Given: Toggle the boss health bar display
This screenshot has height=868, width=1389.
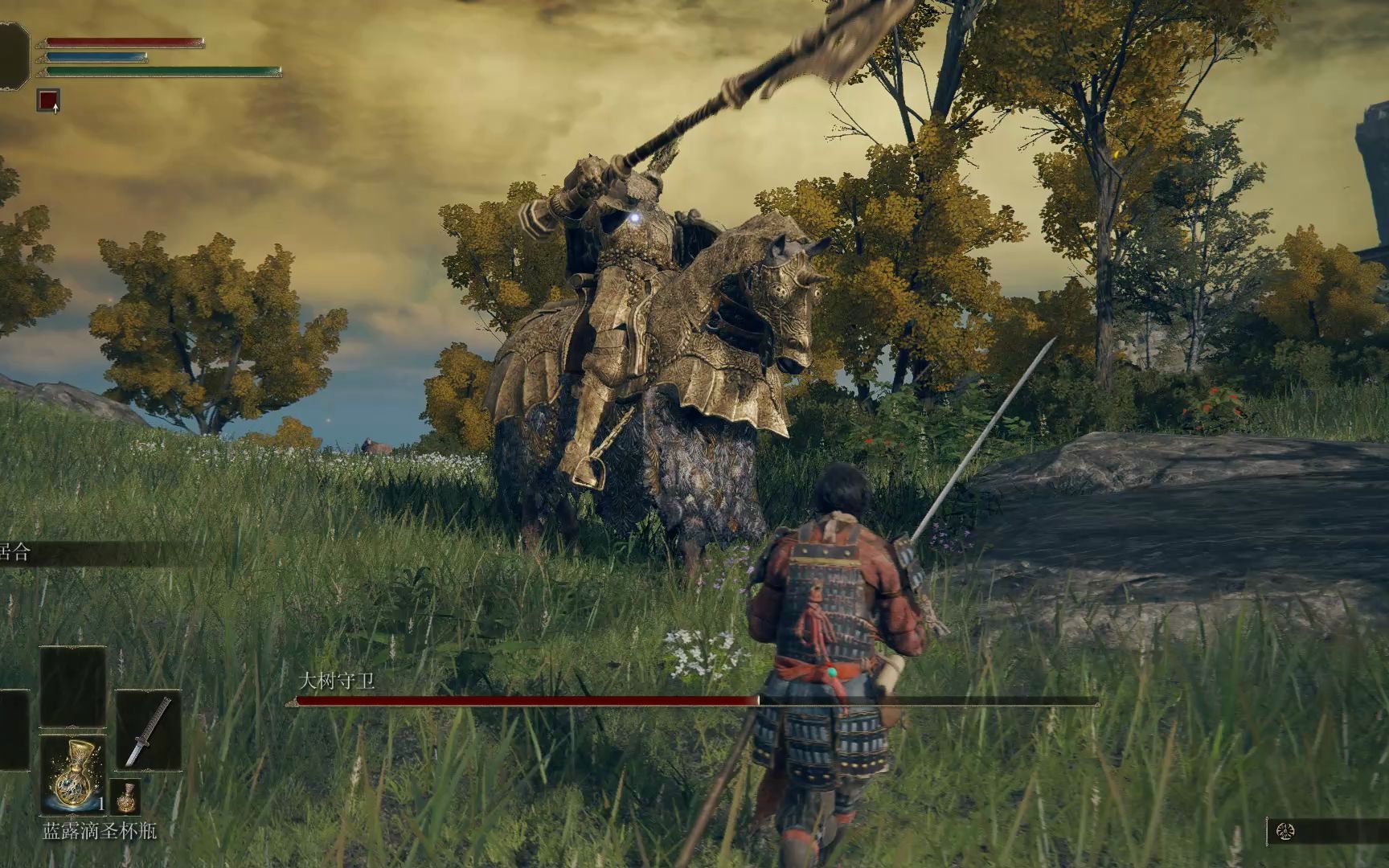Looking at the screenshot, I should (691, 702).
